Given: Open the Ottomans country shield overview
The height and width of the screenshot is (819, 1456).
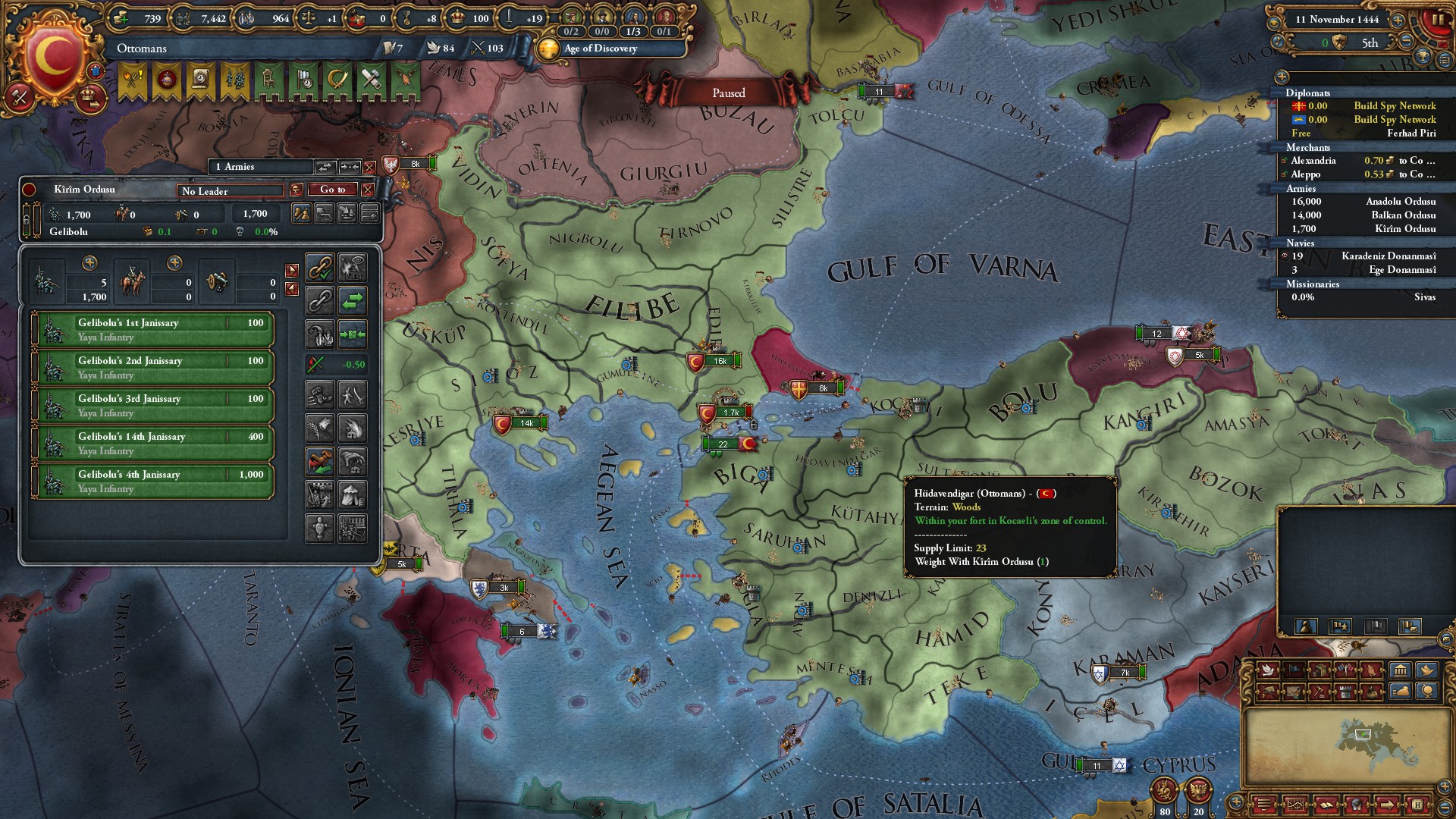Looking at the screenshot, I should pyautogui.click(x=53, y=57).
